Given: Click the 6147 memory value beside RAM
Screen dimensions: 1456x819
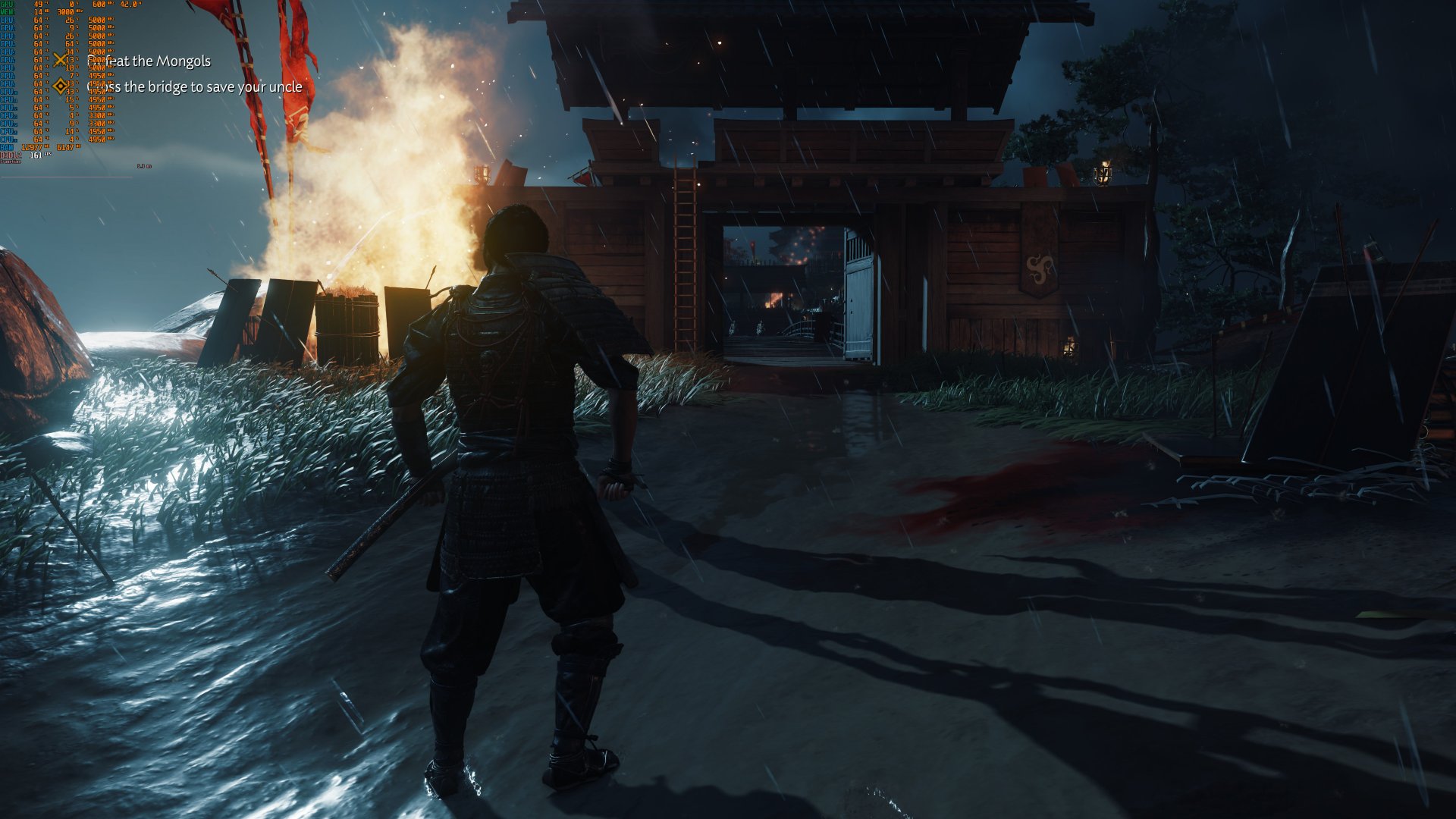Looking at the screenshot, I should 64,146.
